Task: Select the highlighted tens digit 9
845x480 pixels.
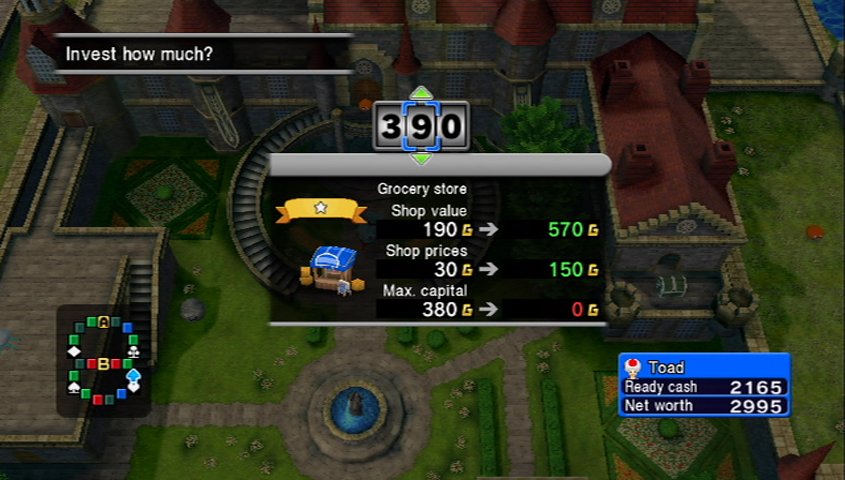Action: (x=421, y=127)
